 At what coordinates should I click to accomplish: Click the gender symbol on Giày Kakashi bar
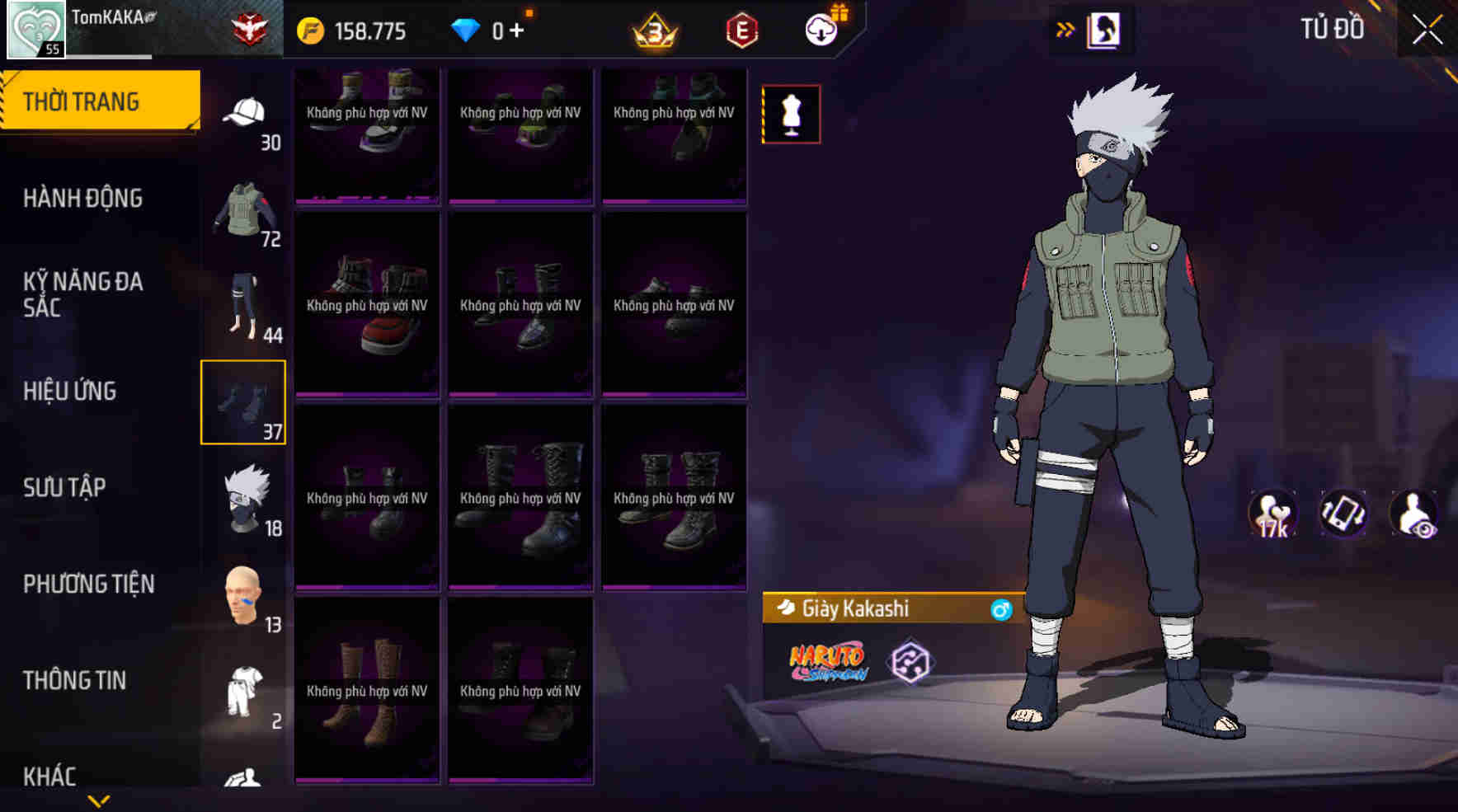pos(1002,610)
